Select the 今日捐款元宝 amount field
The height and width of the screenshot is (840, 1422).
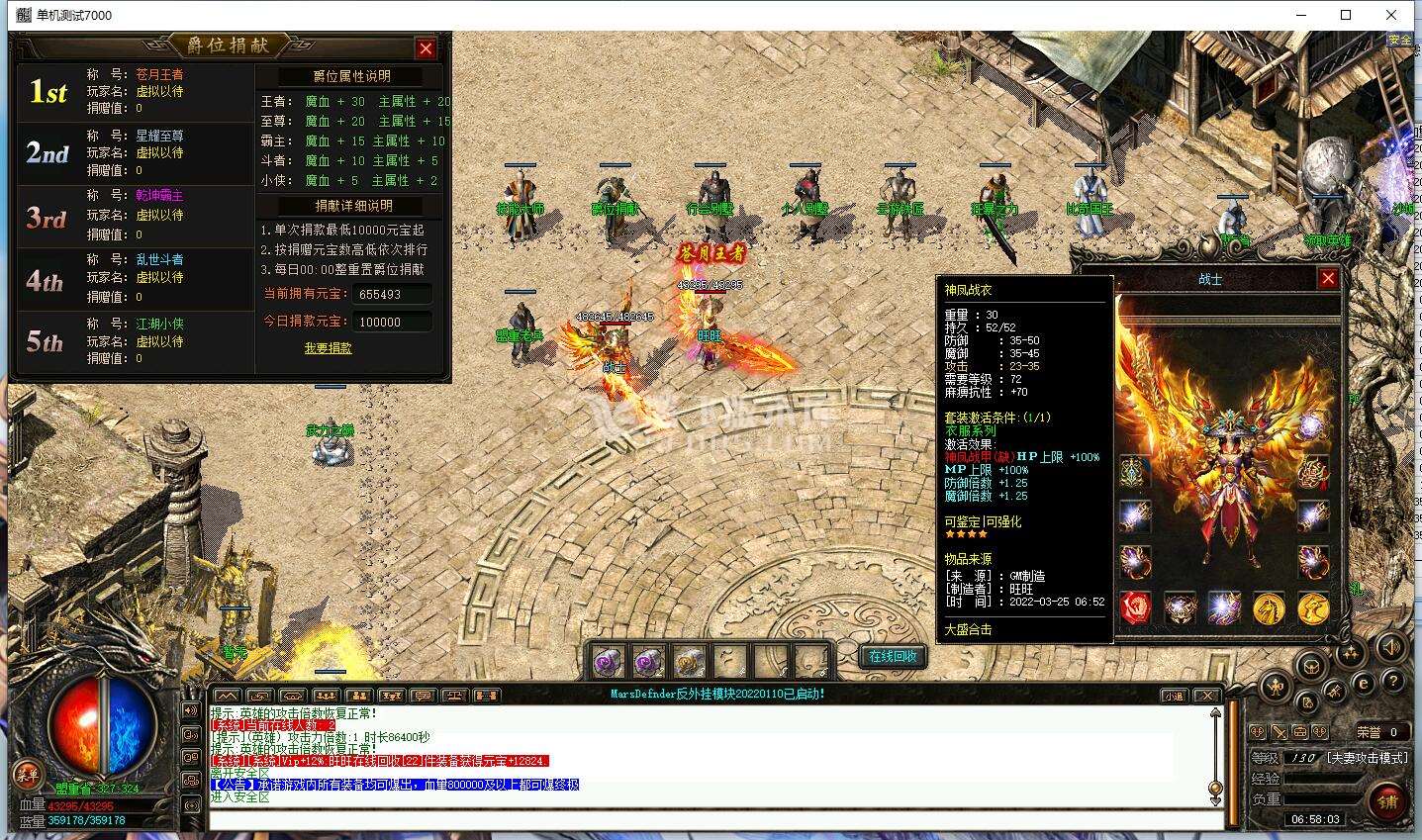[x=392, y=322]
